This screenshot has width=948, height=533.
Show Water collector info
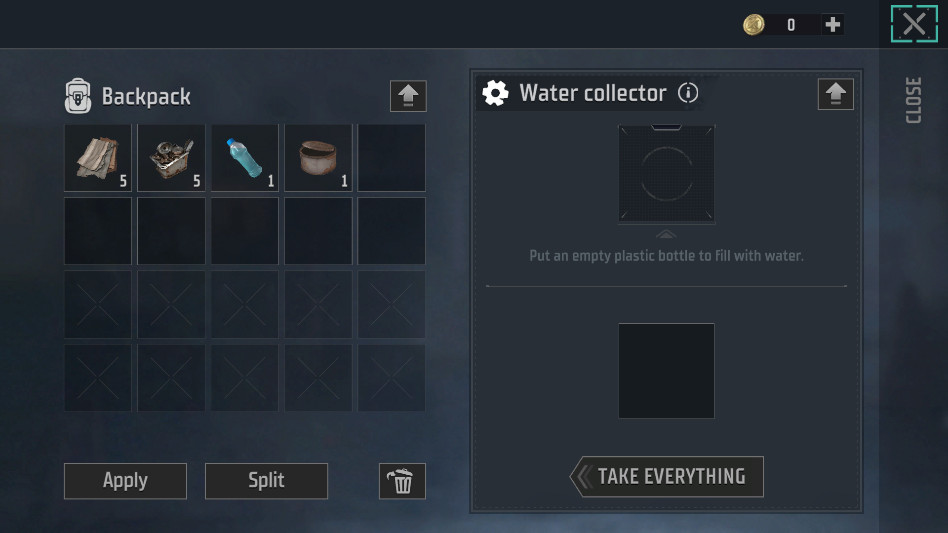pyautogui.click(x=688, y=93)
